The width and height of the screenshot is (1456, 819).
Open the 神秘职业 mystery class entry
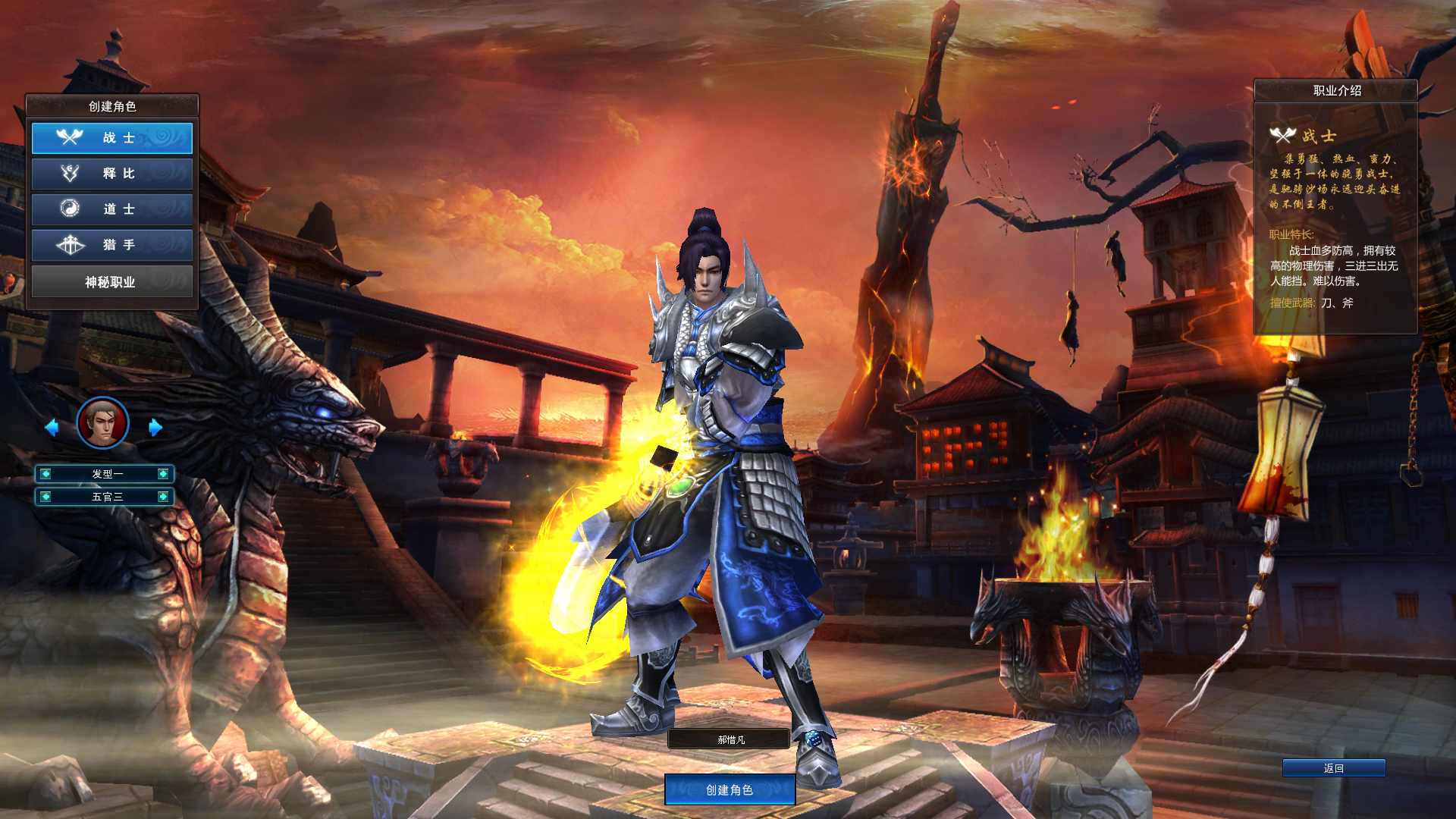(112, 281)
